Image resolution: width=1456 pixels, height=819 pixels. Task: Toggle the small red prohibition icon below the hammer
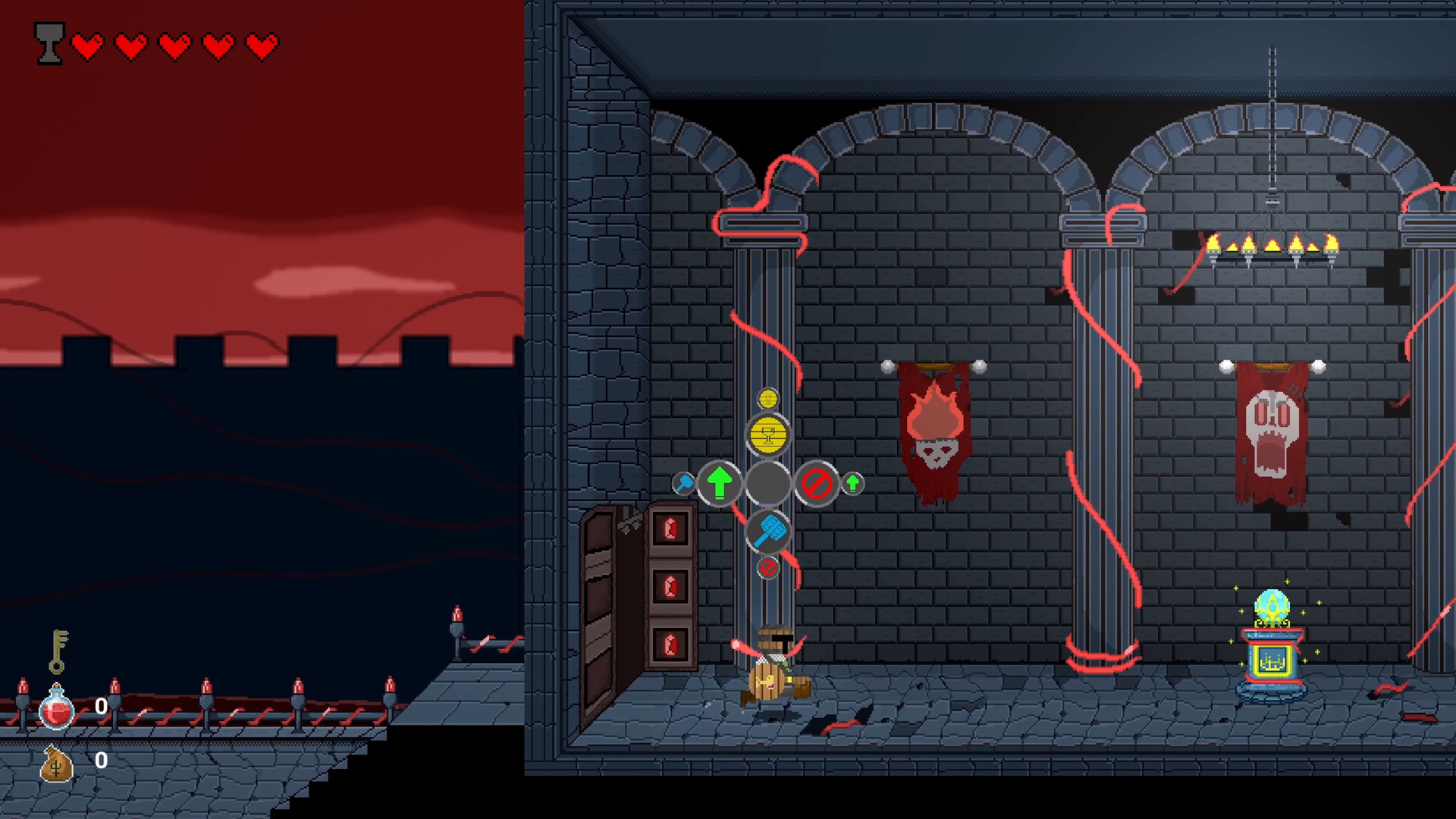coord(768,569)
